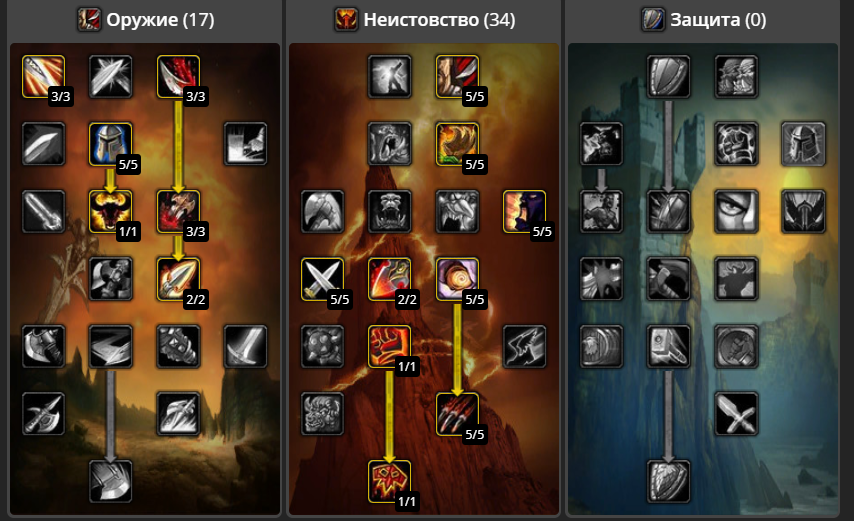Click the bloody claws talent (5/5)

(457, 414)
